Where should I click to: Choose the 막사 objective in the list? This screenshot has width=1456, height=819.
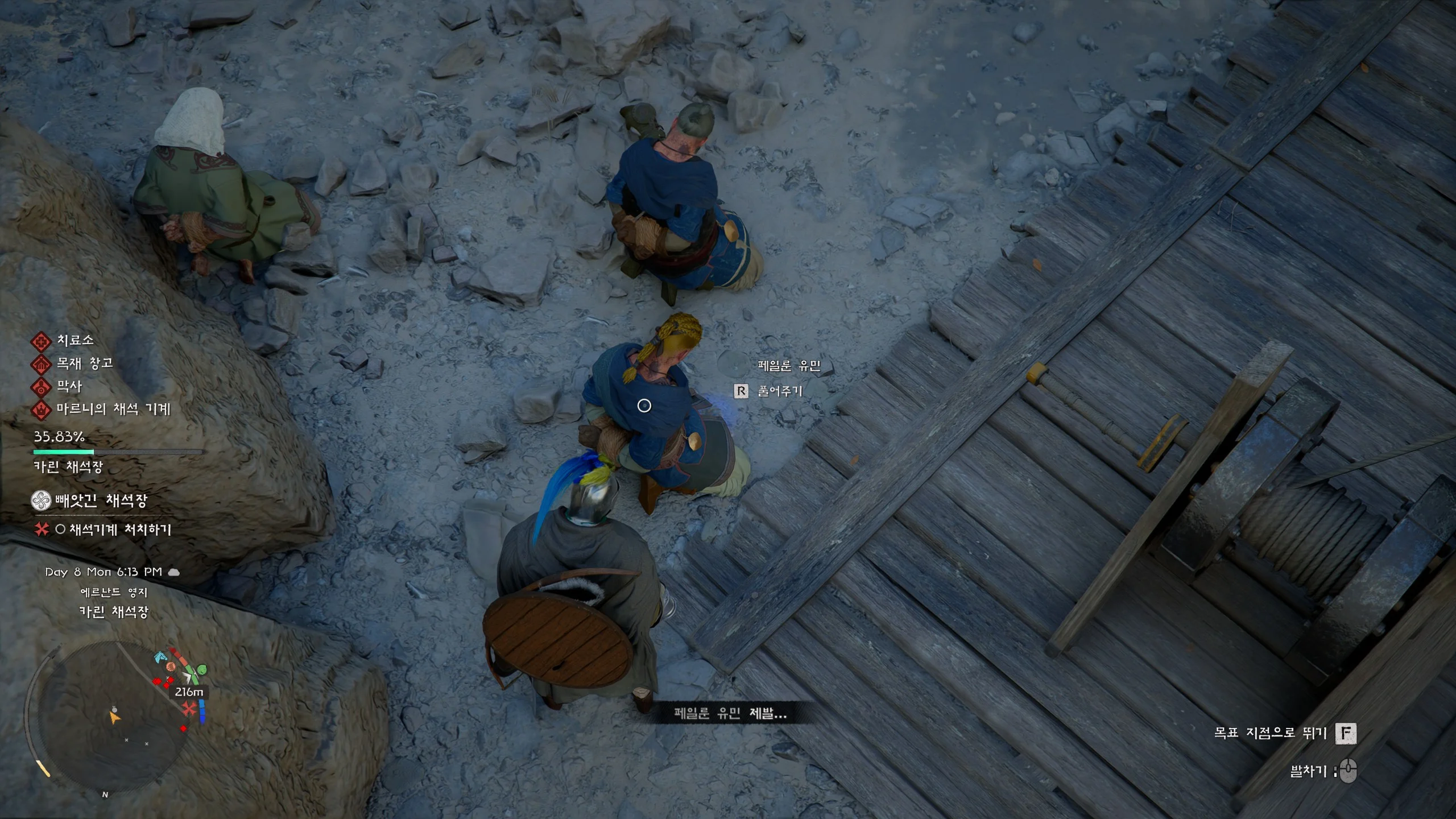pyautogui.click(x=69, y=387)
